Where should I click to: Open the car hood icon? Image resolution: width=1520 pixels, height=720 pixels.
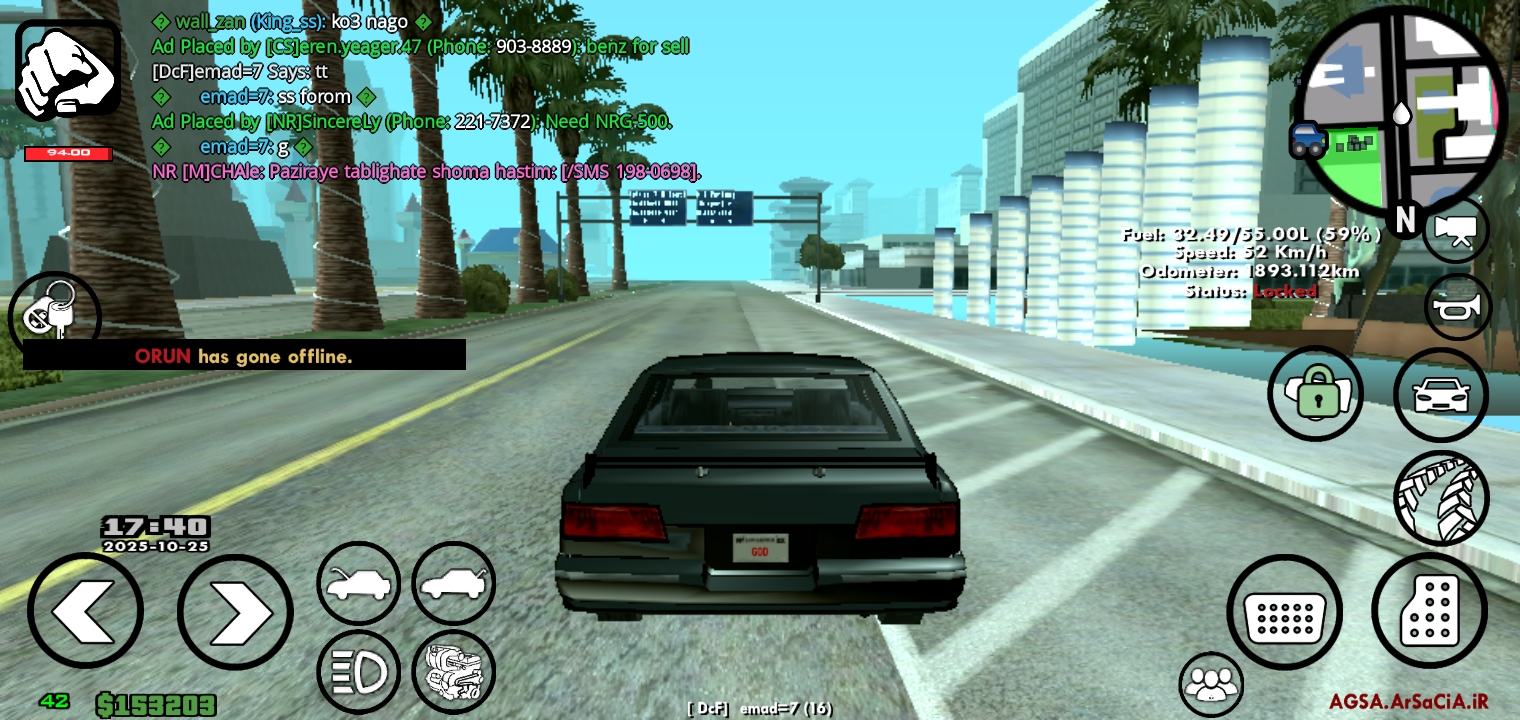pos(358,583)
